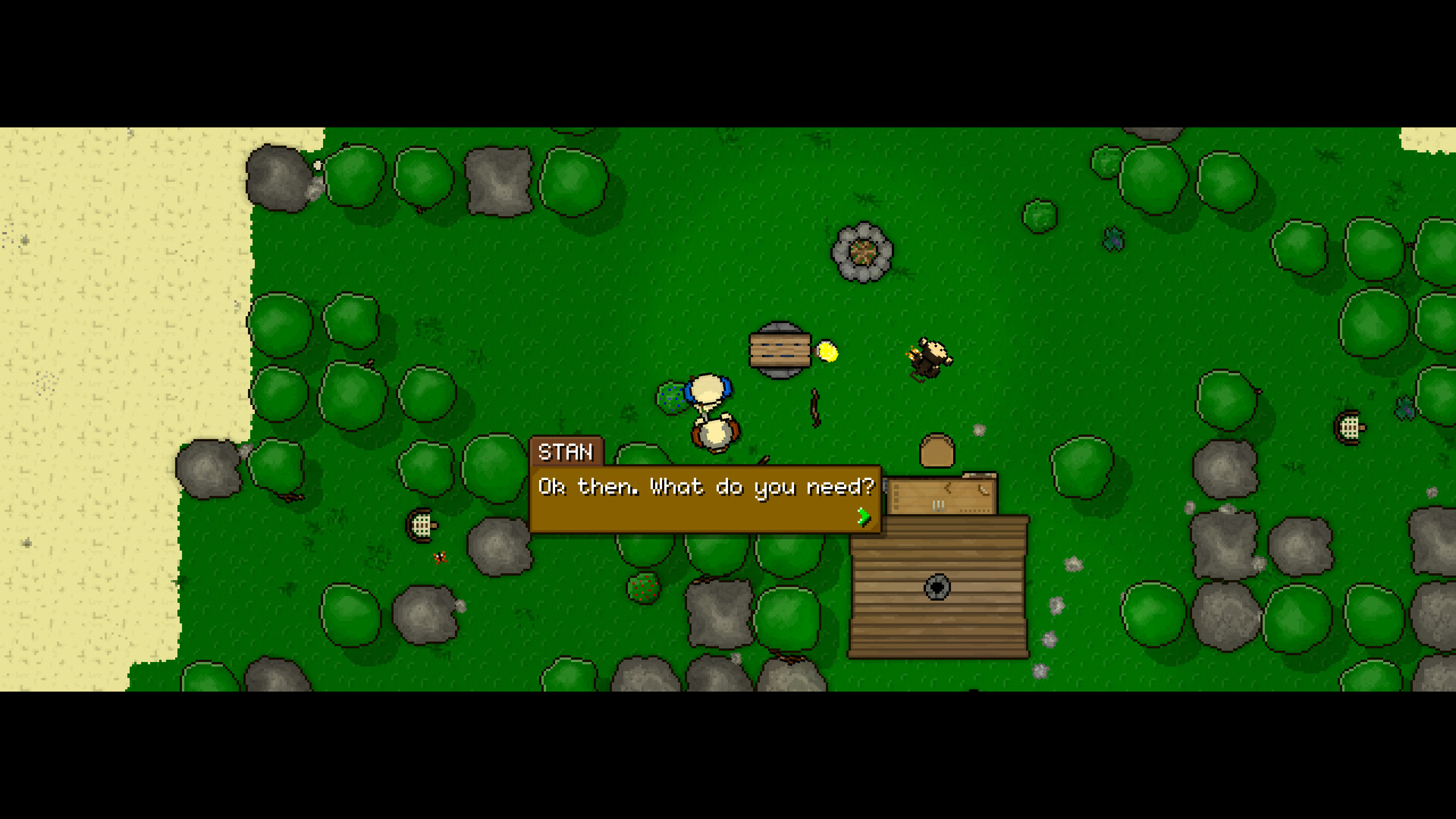Image resolution: width=1456 pixels, height=819 pixels.
Task: Click the ladybug near the beehive
Action: 438,557
